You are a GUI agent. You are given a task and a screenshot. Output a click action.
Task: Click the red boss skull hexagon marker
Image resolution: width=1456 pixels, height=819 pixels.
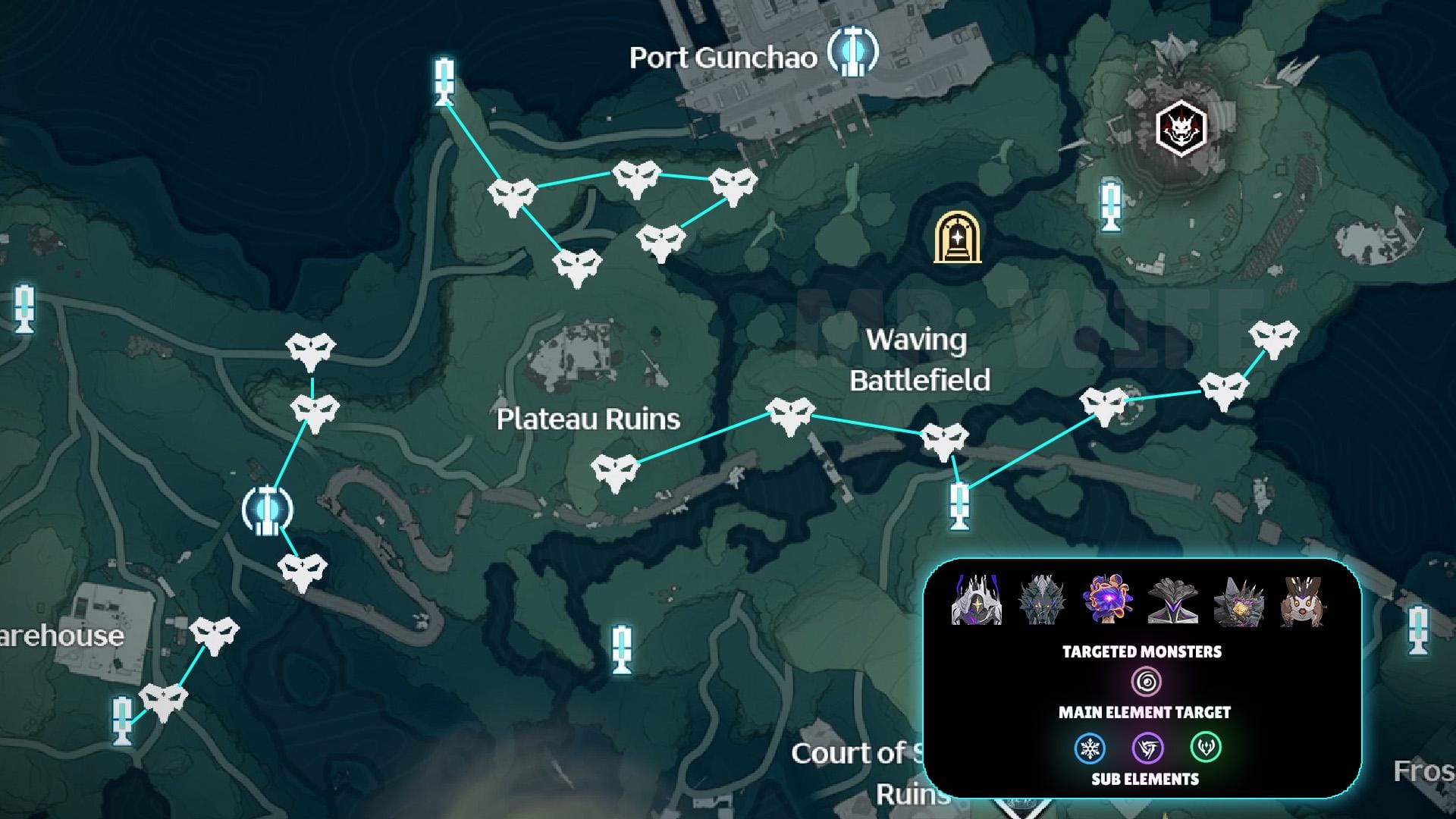click(x=1181, y=127)
